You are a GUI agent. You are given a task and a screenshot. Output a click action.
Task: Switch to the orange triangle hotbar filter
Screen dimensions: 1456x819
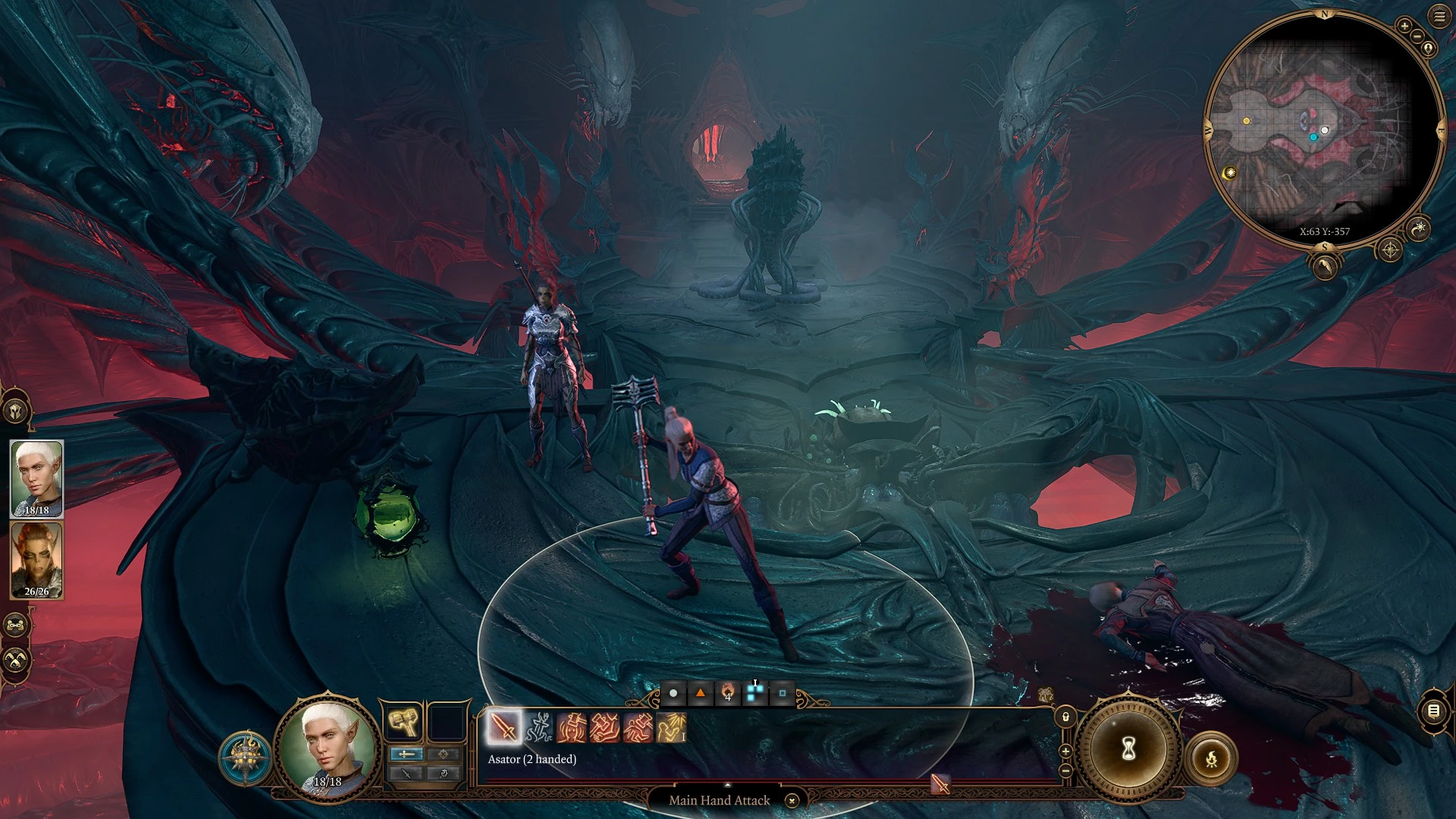point(701,693)
